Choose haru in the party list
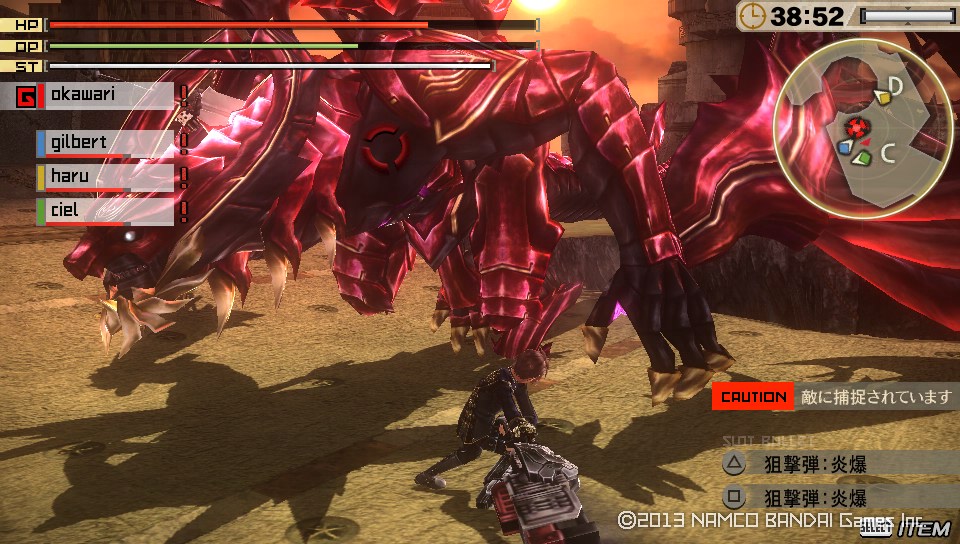The image size is (960, 544). (106, 177)
